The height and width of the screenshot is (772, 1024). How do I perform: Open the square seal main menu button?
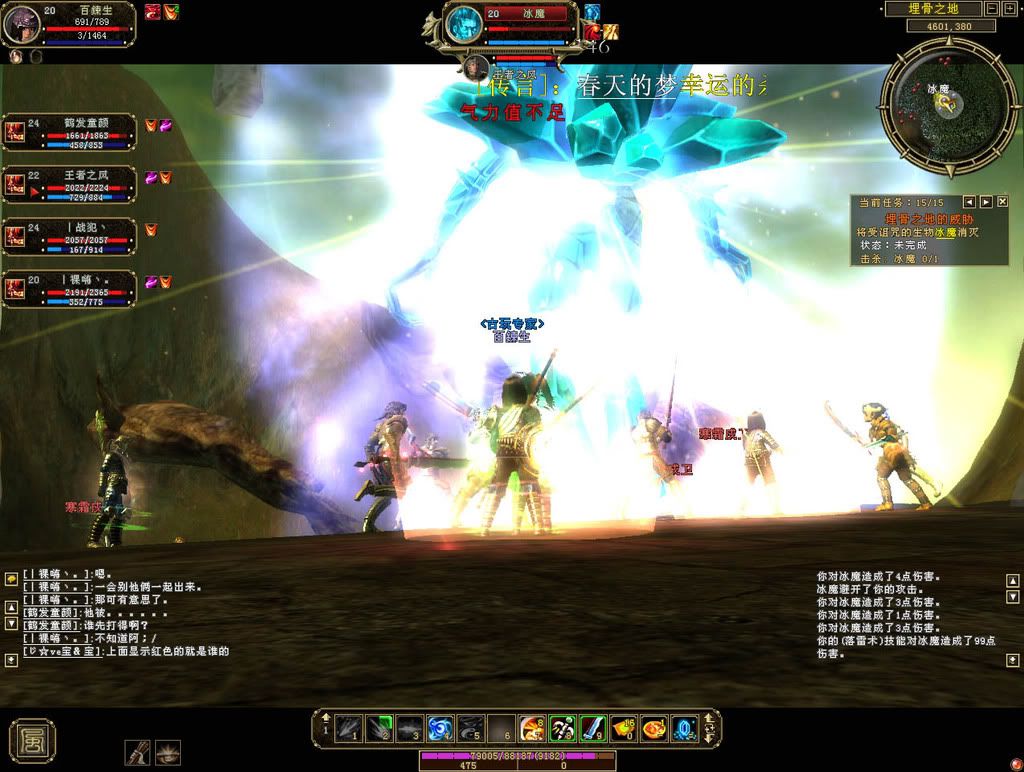(32, 740)
